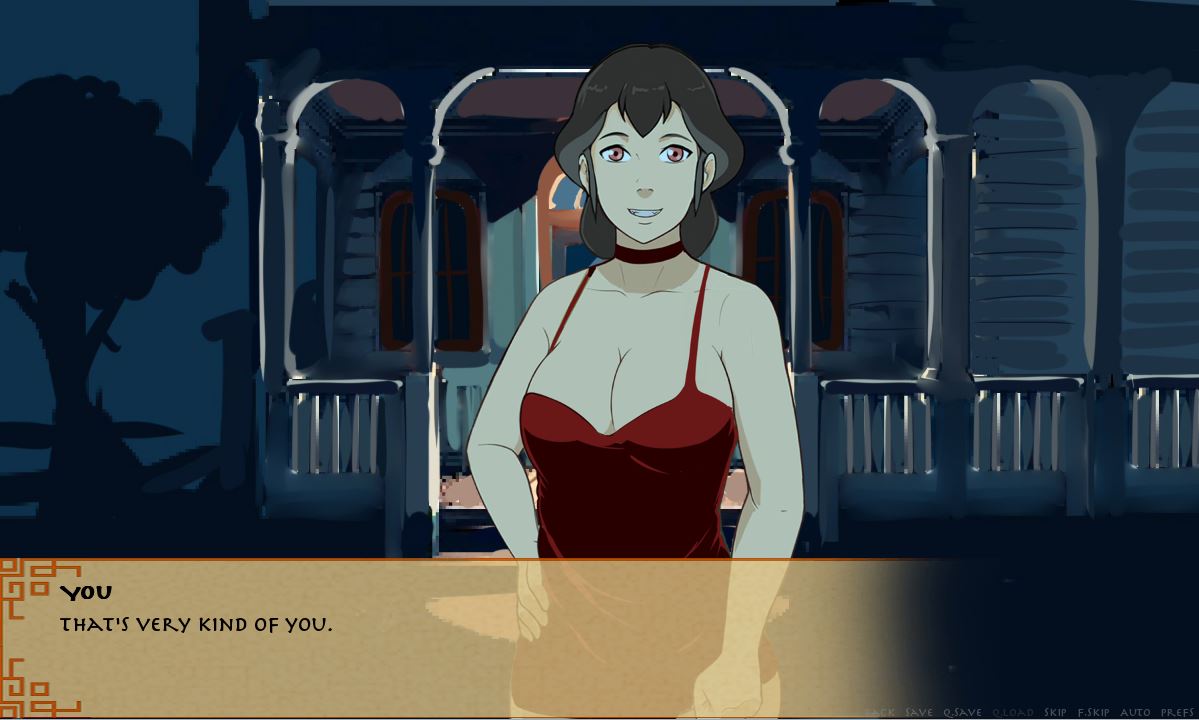Quick save with Q.Save
Screen dimensions: 1199x720
(x=961, y=712)
